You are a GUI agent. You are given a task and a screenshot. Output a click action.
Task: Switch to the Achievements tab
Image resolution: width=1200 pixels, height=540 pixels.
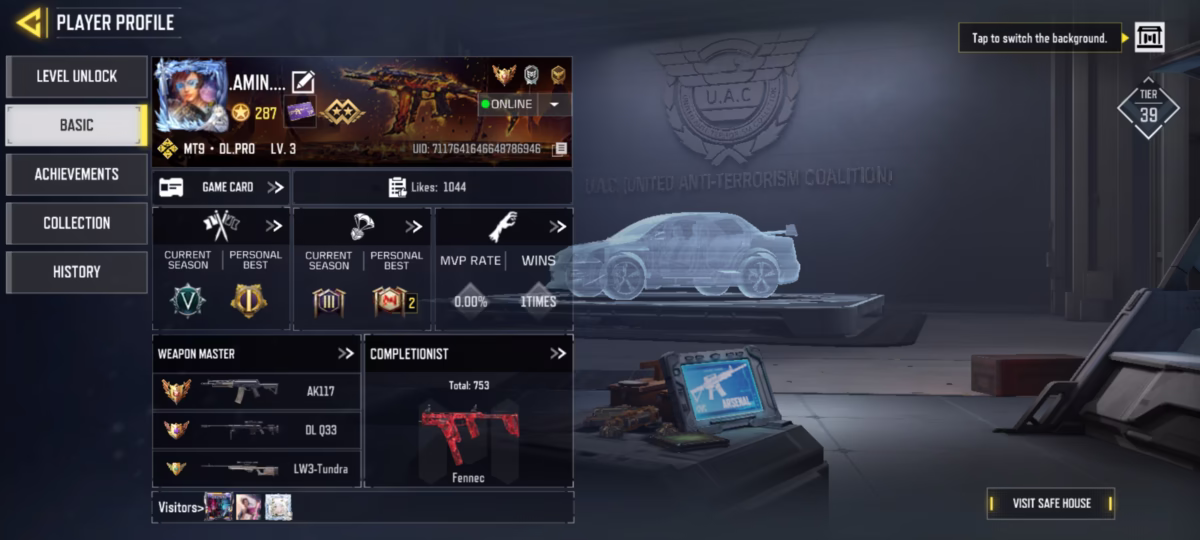coord(77,174)
